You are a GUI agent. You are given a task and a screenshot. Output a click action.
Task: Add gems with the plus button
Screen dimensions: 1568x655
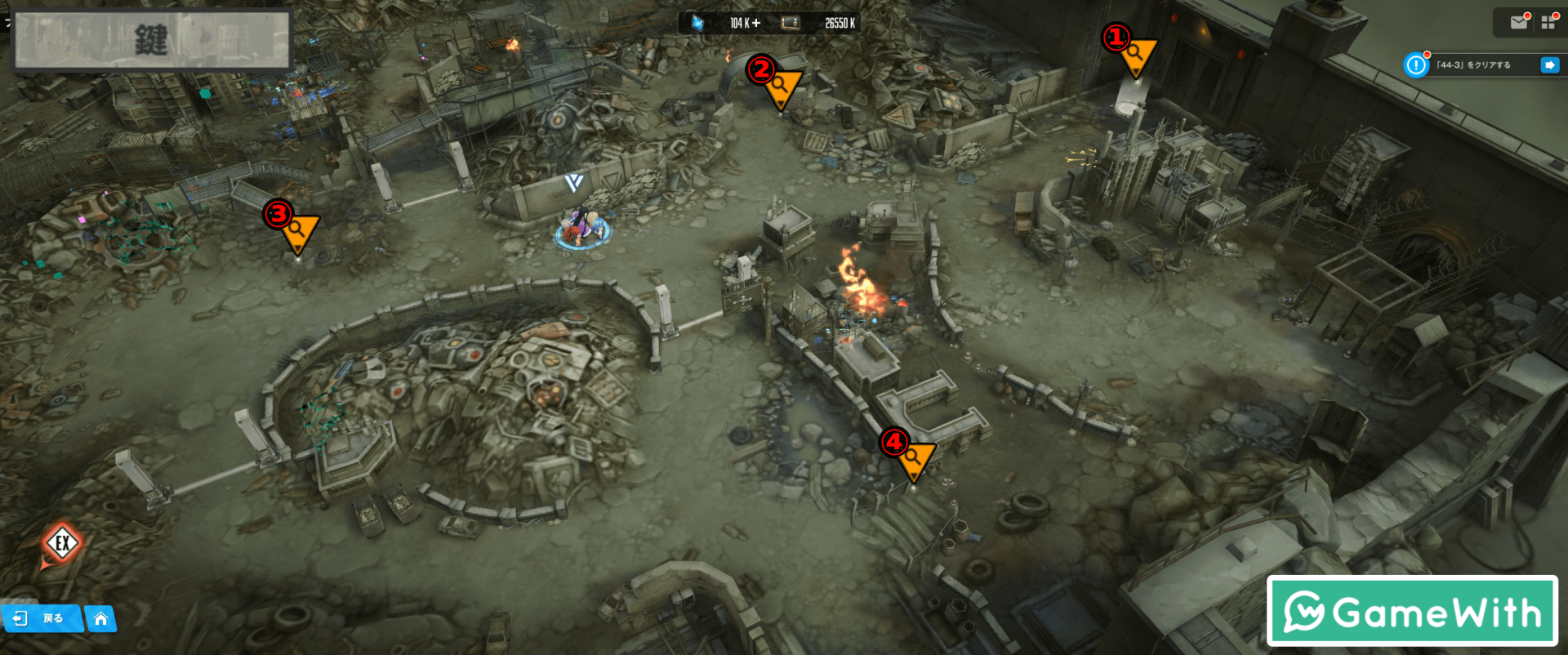point(756,23)
